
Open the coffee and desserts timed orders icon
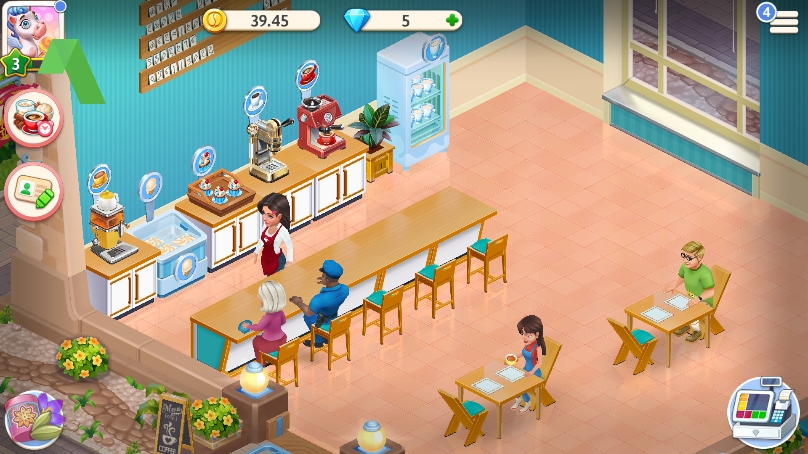(32, 116)
